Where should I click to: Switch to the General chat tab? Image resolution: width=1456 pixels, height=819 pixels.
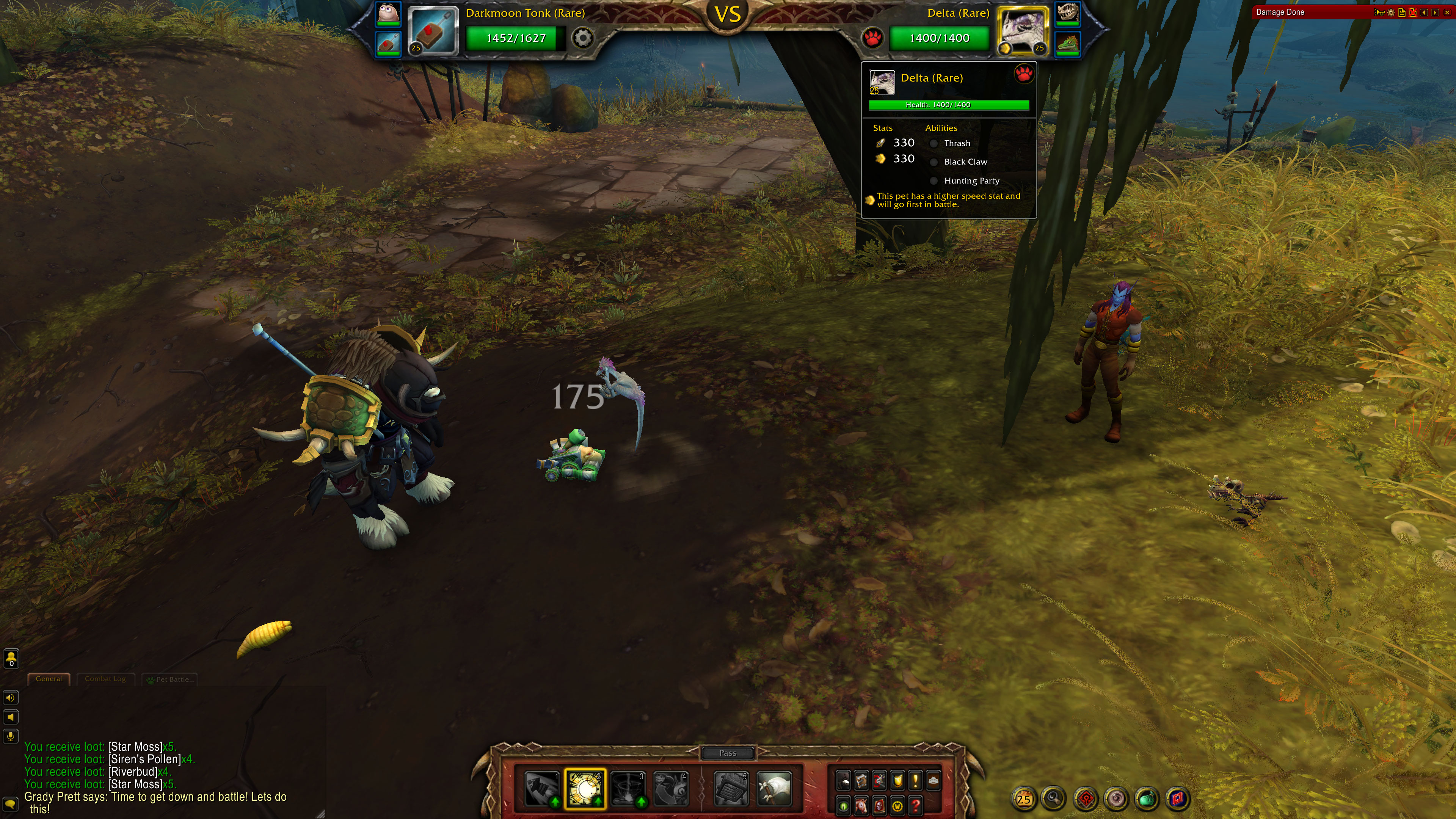pos(49,679)
